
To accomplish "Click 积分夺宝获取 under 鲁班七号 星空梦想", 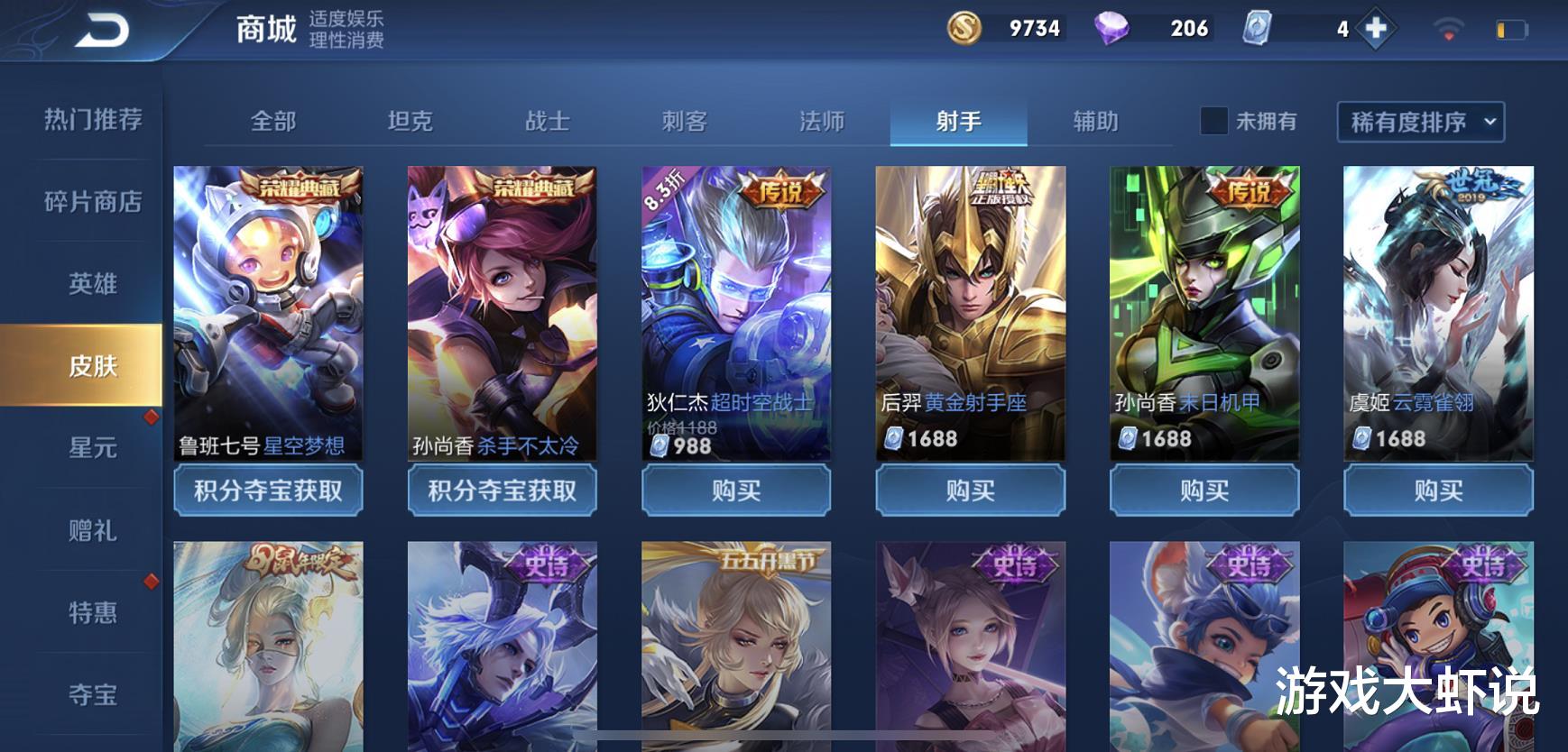I will pos(269,491).
